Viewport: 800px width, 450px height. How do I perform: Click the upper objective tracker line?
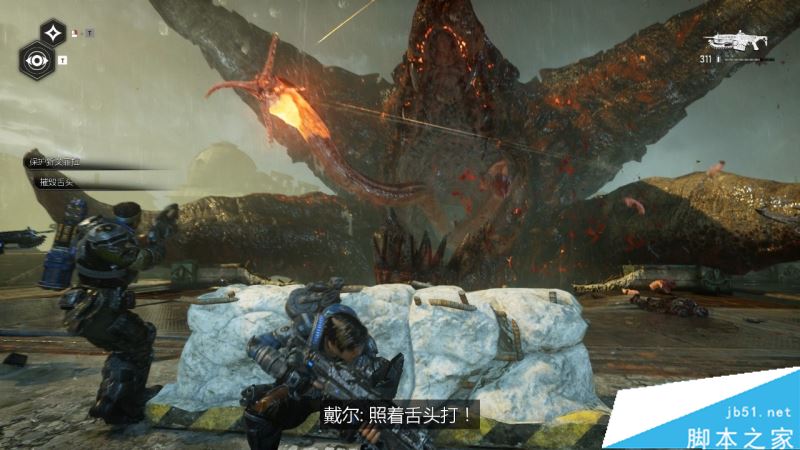tap(60, 161)
